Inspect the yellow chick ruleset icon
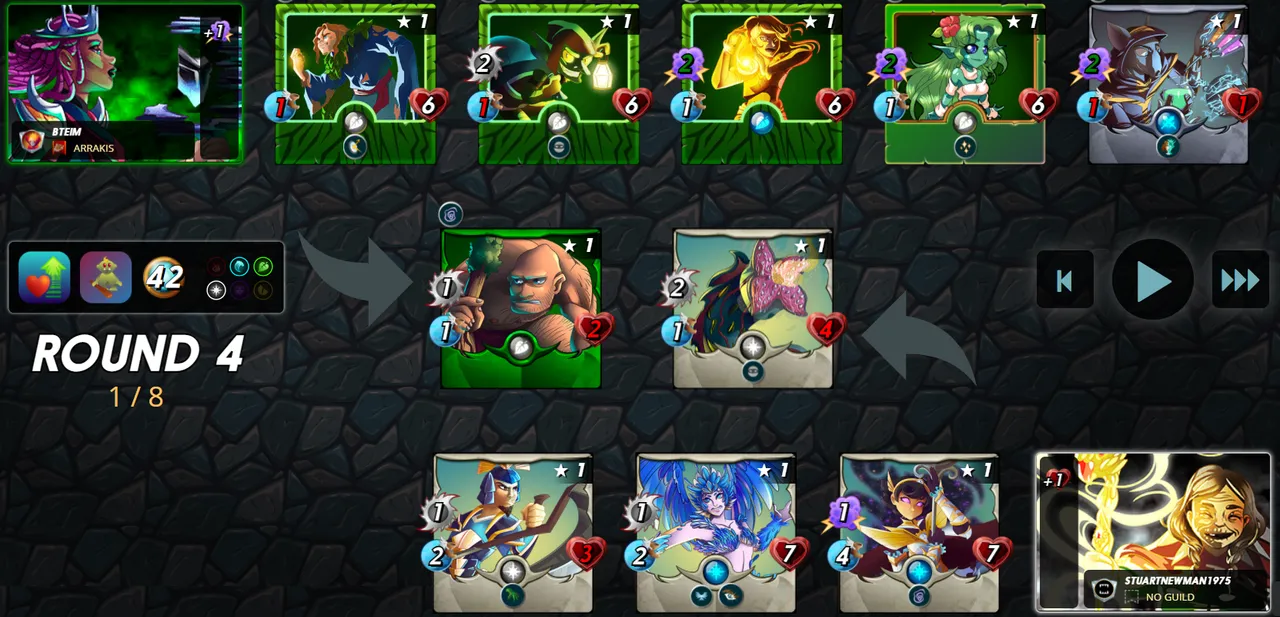The width and height of the screenshot is (1280, 617). 106,277
